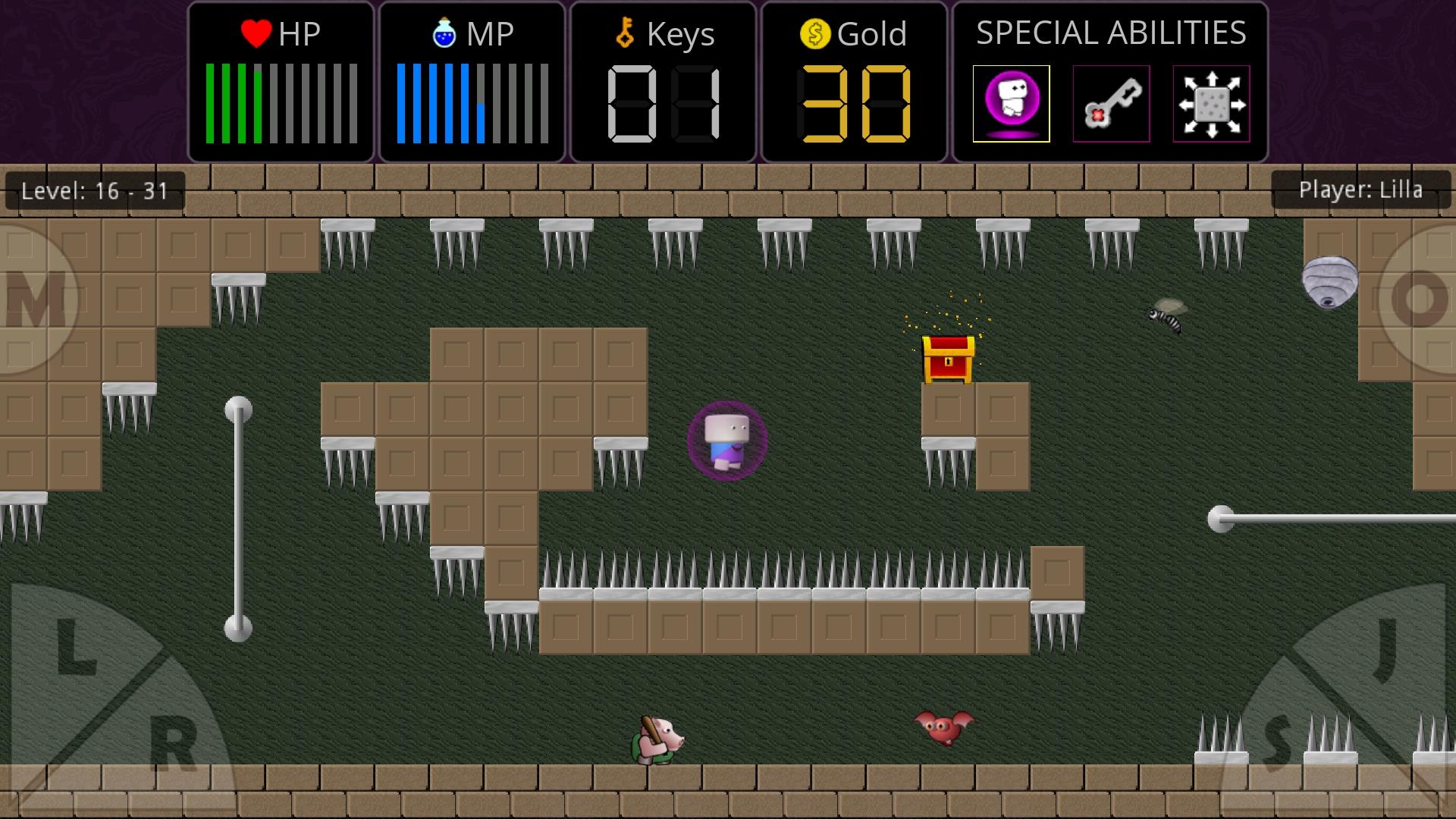Screen dimensions: 1456x819
Task: Choose the block-push special ability icon
Action: click(x=1210, y=103)
